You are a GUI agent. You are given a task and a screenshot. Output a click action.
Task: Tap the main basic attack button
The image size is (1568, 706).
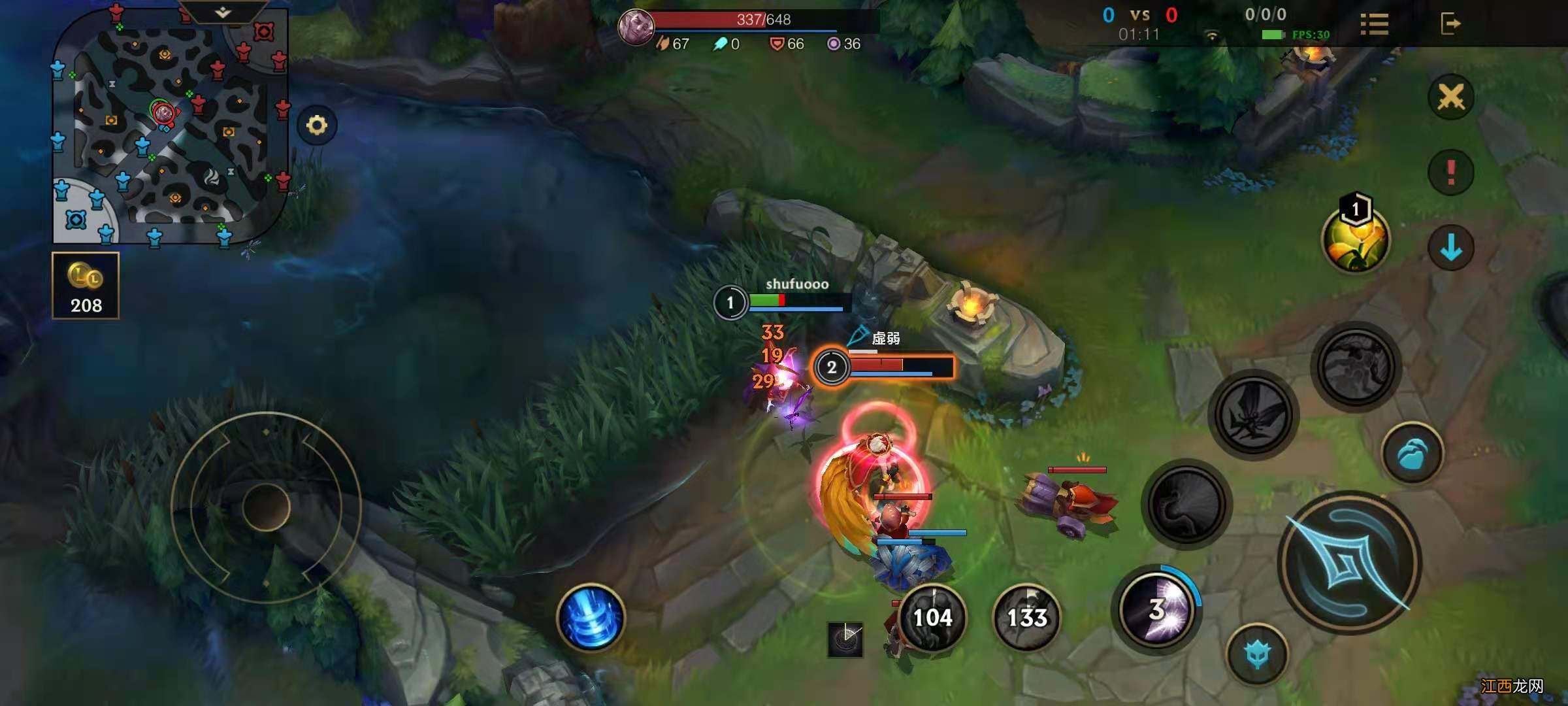click(1349, 562)
